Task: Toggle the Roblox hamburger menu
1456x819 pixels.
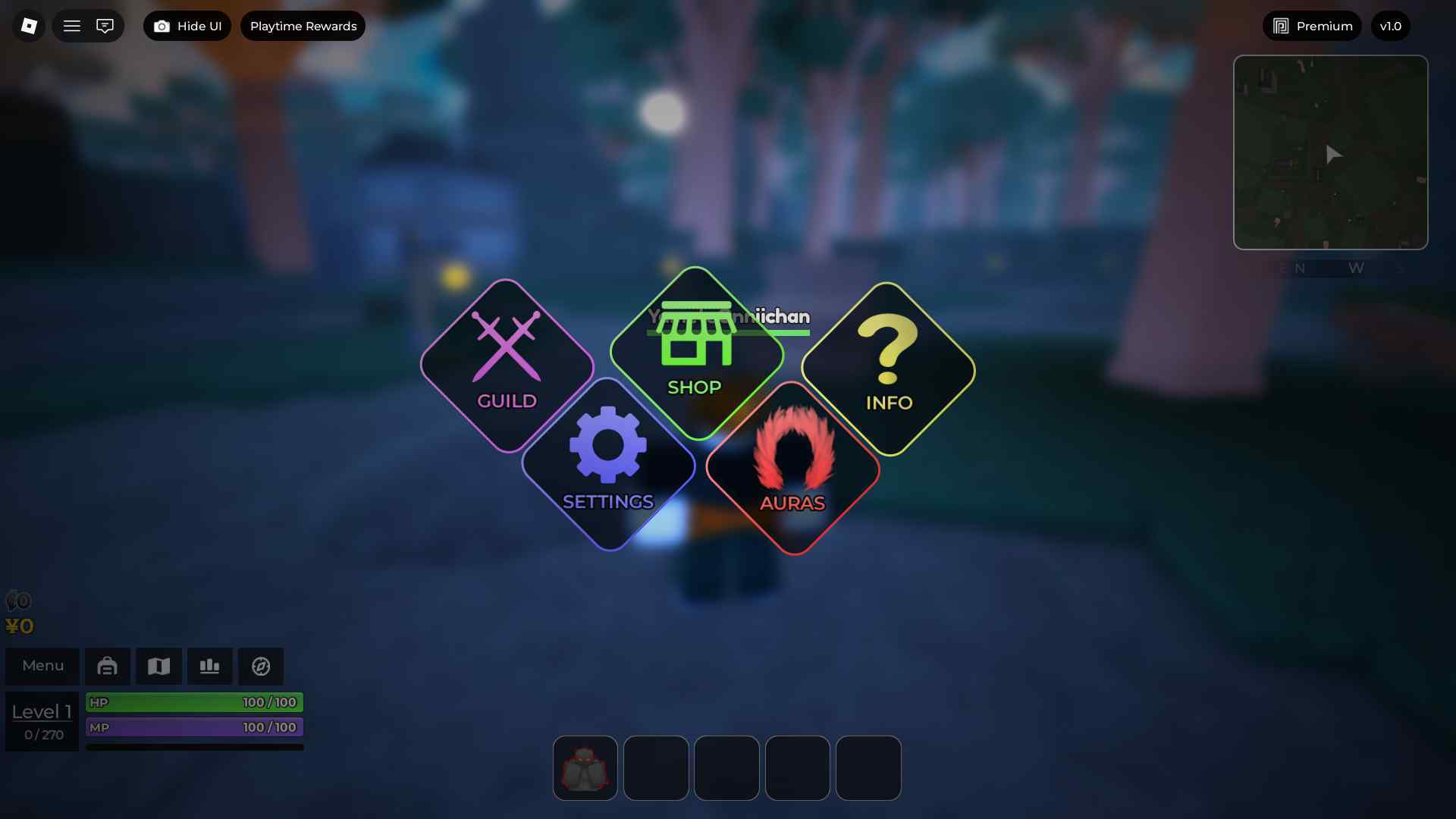Action: (x=72, y=25)
